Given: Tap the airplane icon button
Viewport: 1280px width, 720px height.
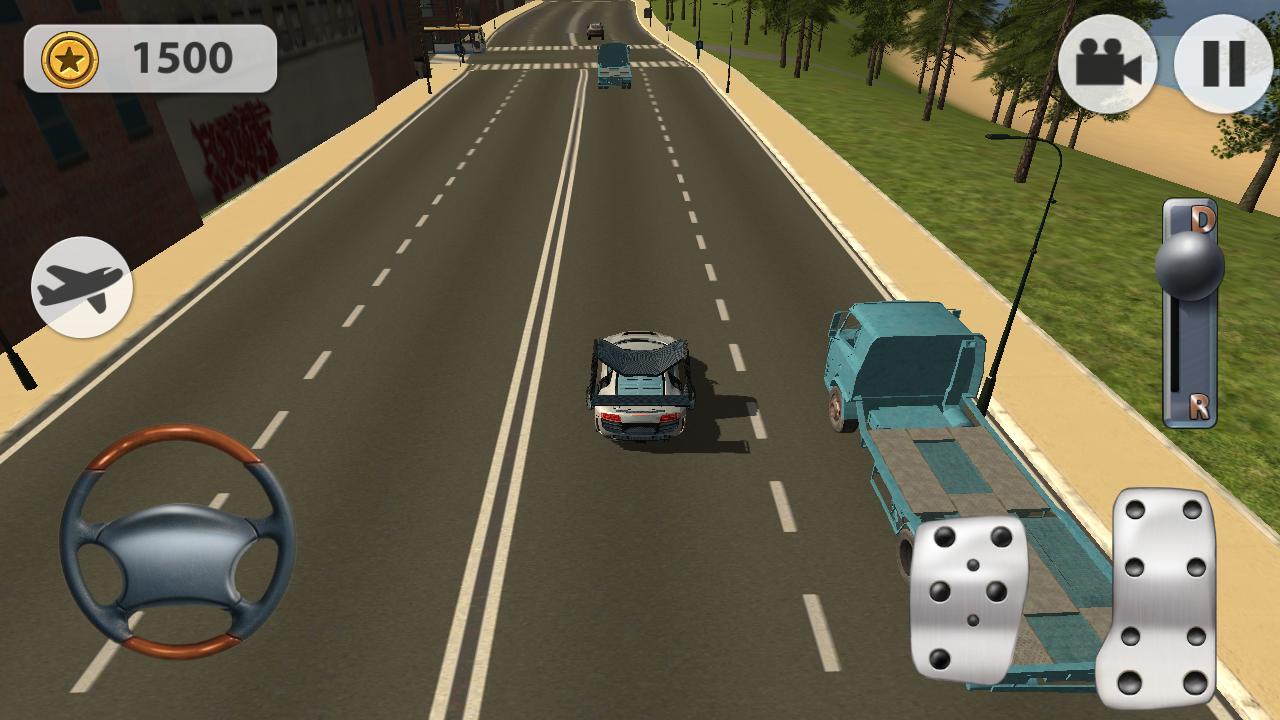Looking at the screenshot, I should point(82,287).
